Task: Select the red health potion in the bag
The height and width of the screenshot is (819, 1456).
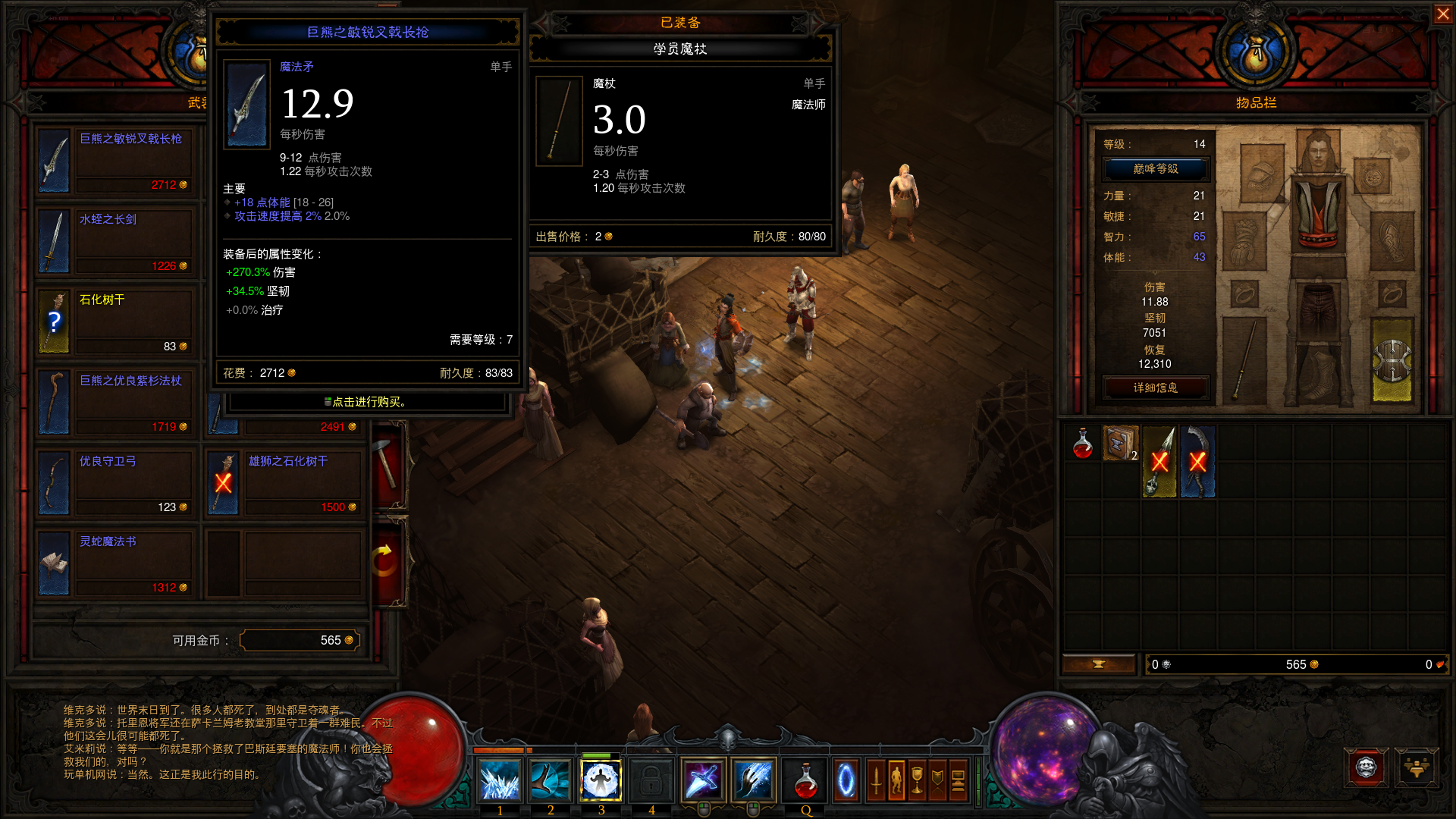Action: coord(1083,444)
